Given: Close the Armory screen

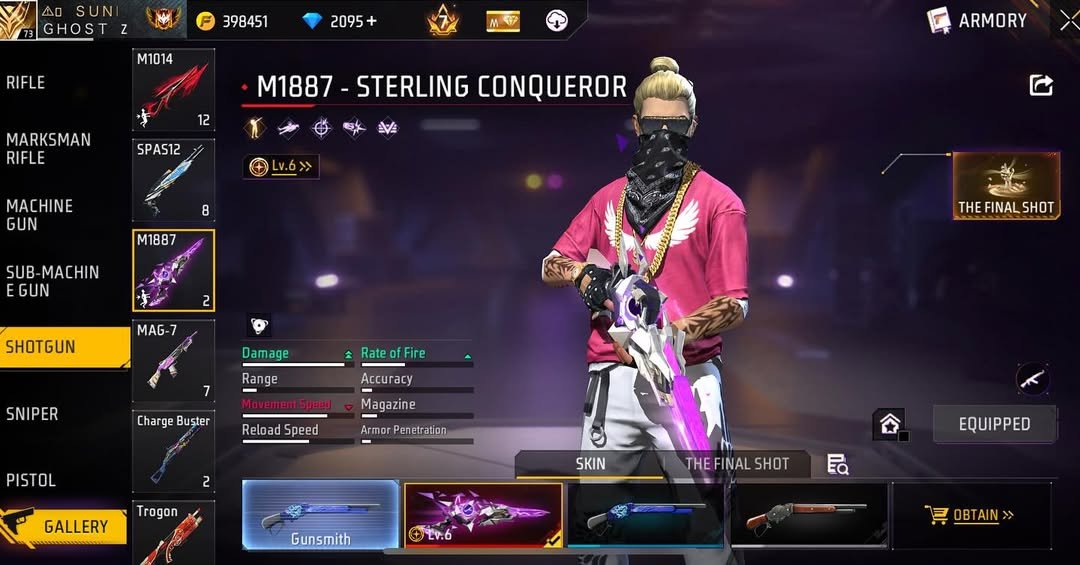Looking at the screenshot, I should coord(1068,20).
